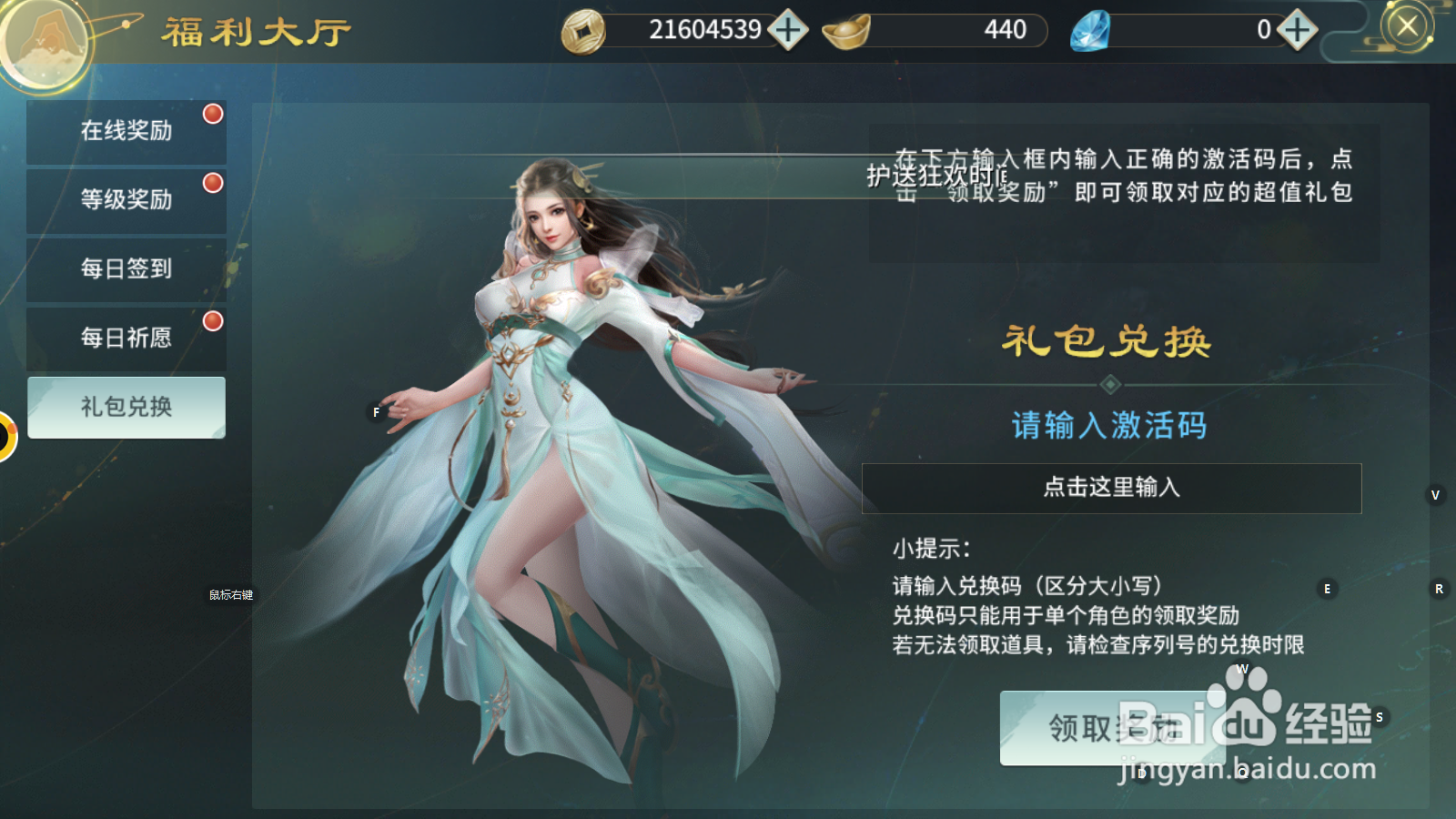This screenshot has height=819, width=1456.
Task: Click the red notification dot on 每日祈愿
Action: point(212,320)
